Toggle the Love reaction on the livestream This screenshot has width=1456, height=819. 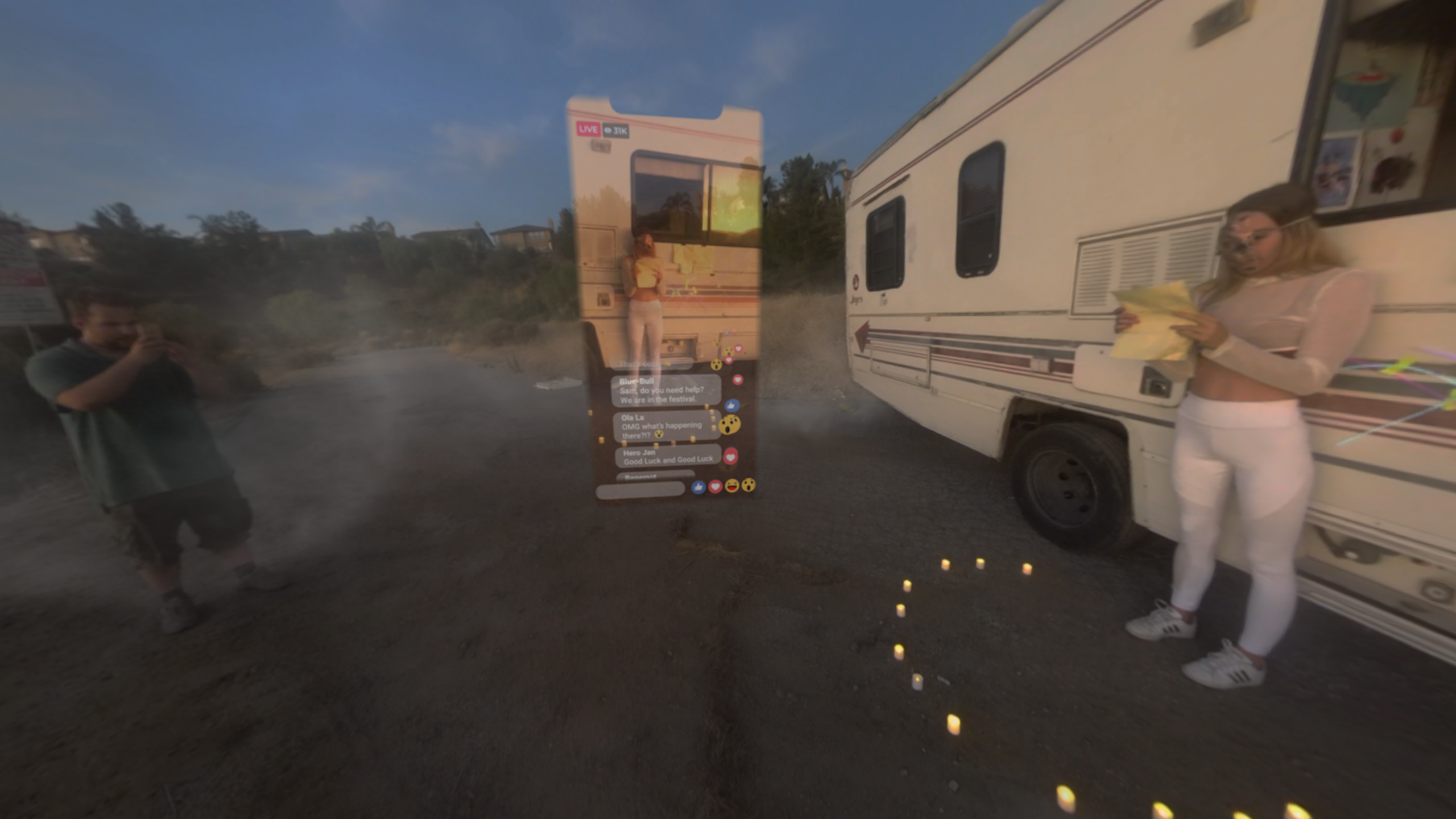click(x=715, y=488)
